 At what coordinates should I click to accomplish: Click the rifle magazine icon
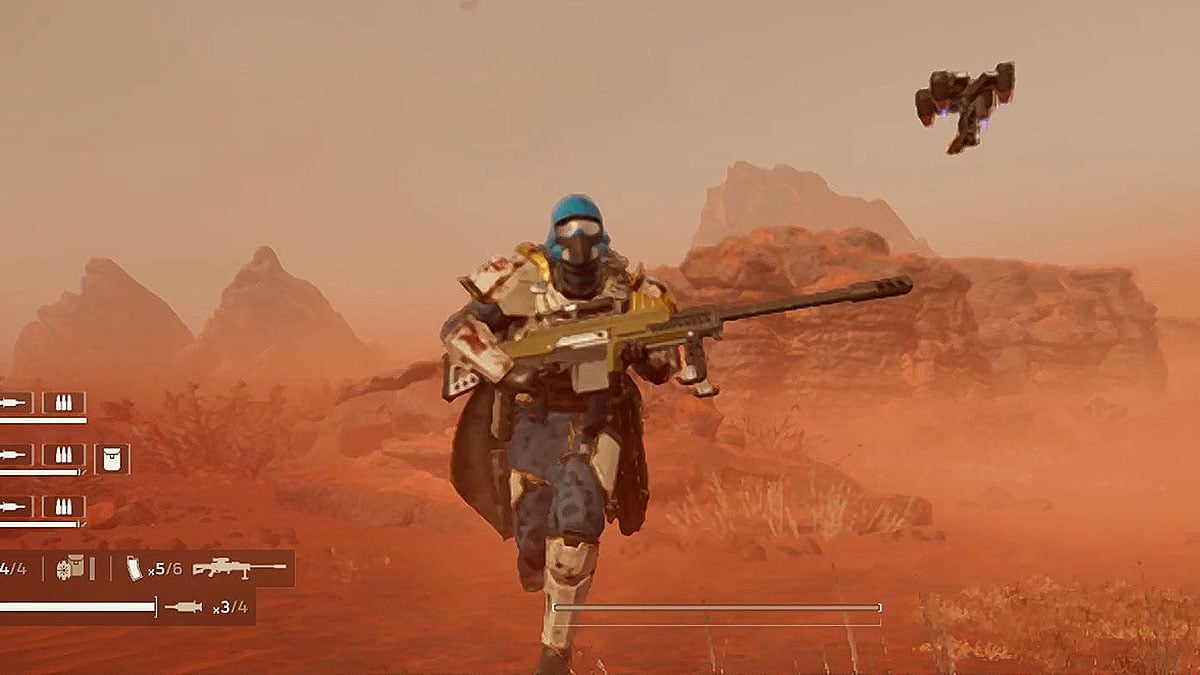134,568
